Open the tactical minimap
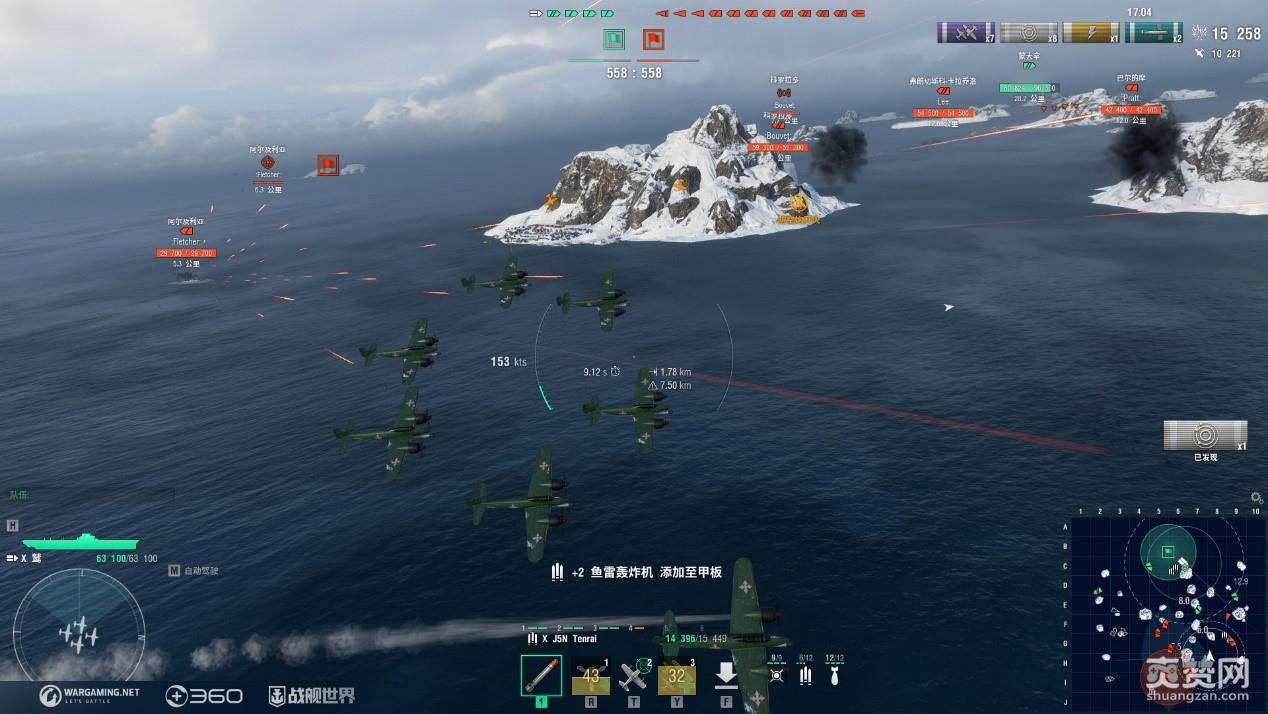This screenshot has height=714, width=1268. coord(1167,609)
